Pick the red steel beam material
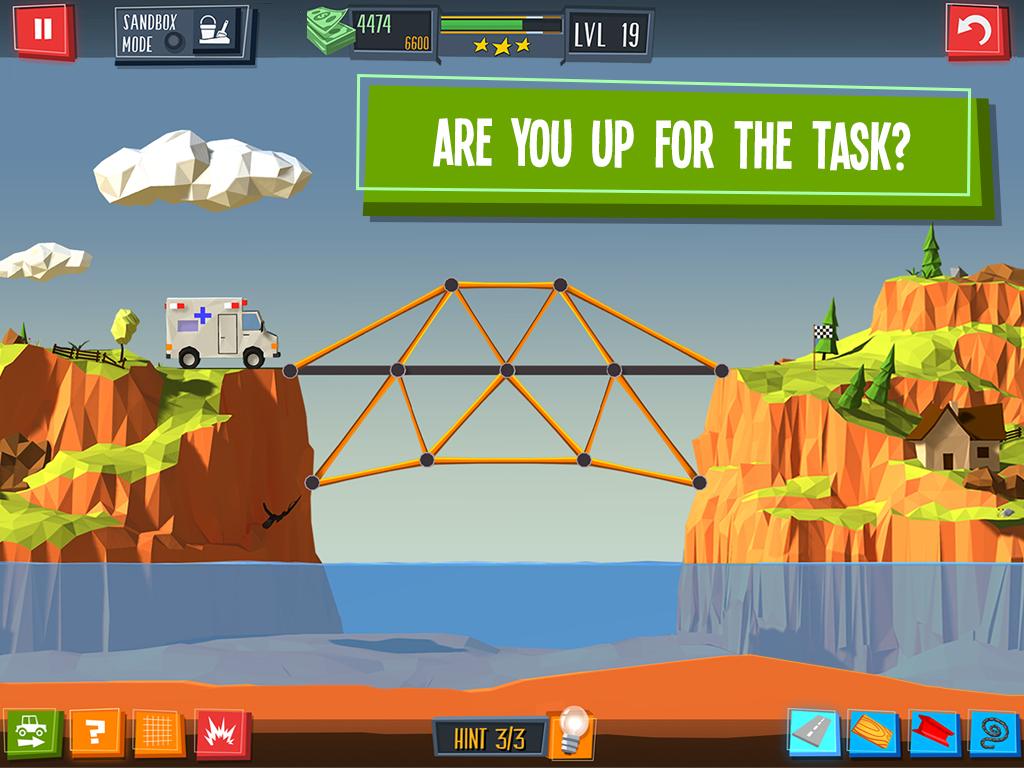 (x=934, y=734)
